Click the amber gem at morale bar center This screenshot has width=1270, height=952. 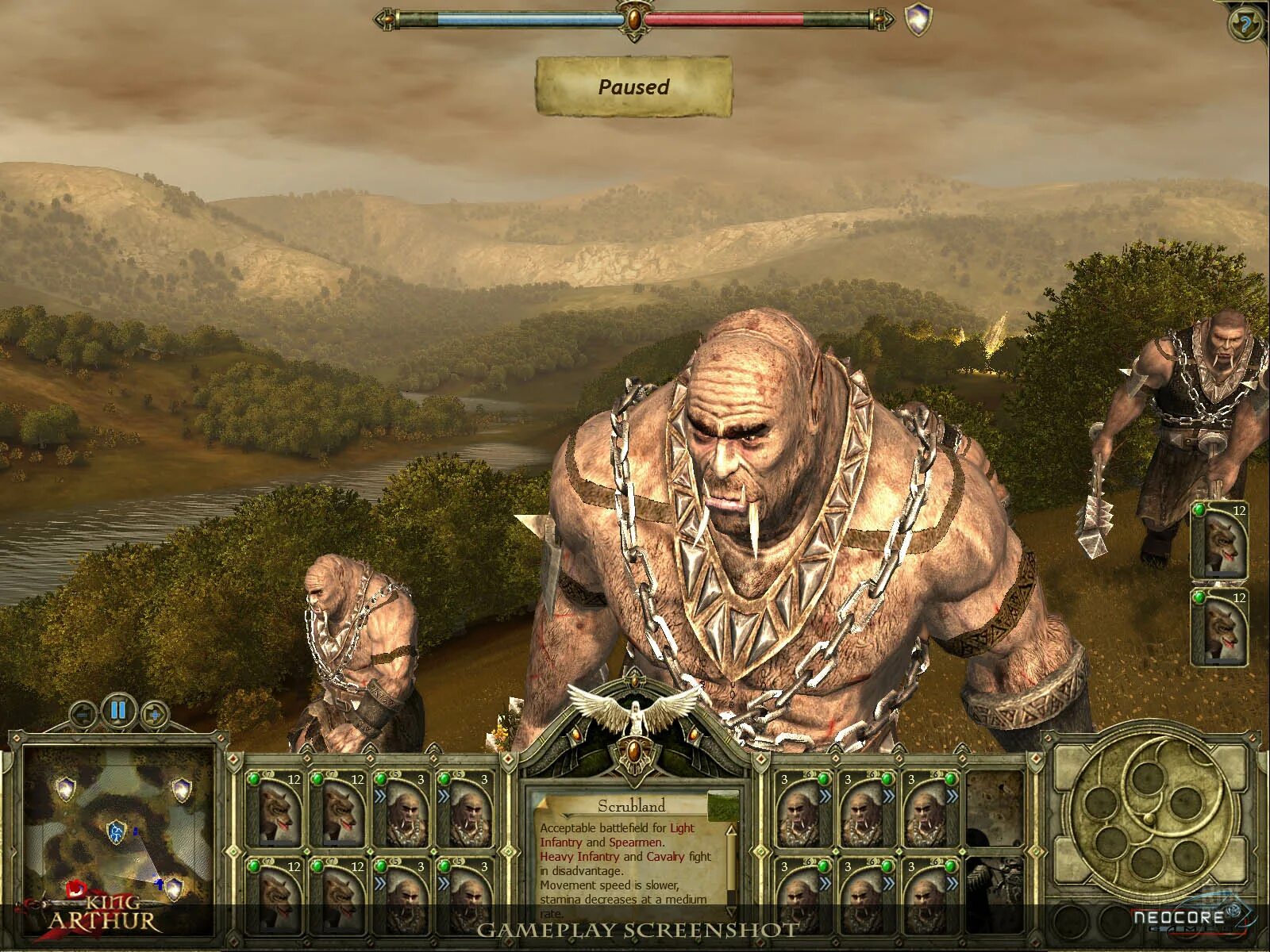[x=633, y=17]
